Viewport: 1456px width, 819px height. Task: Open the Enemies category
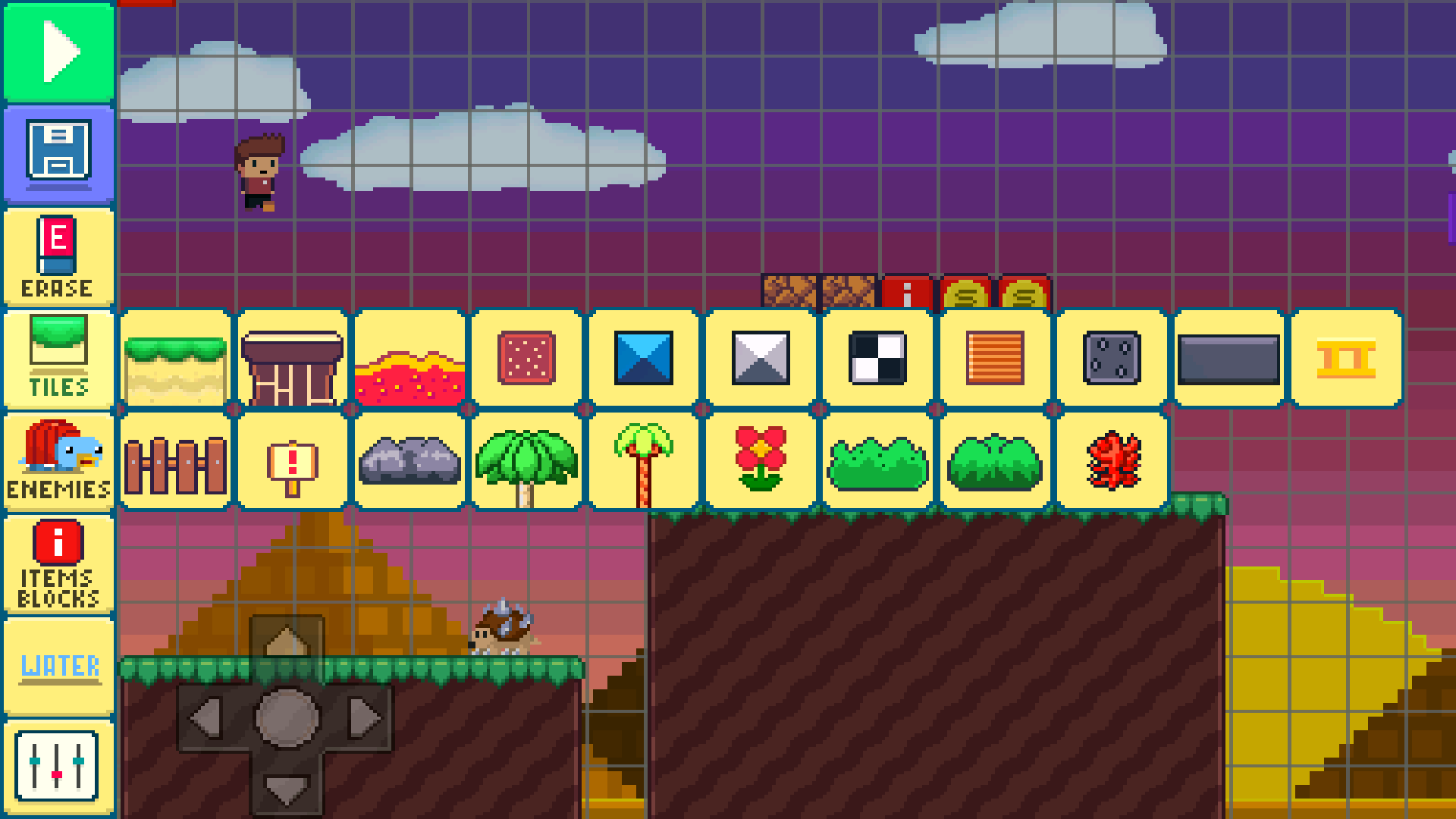tap(58, 460)
